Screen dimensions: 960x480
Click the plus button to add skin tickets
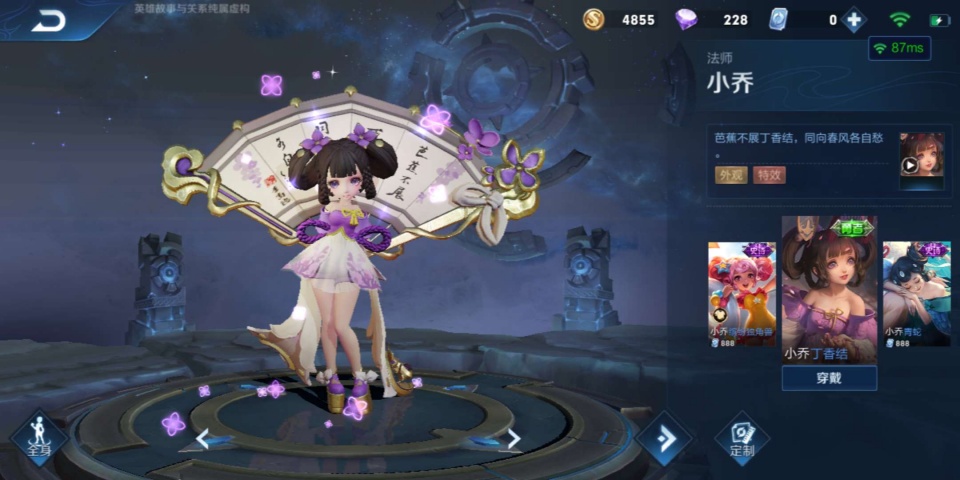point(853,20)
